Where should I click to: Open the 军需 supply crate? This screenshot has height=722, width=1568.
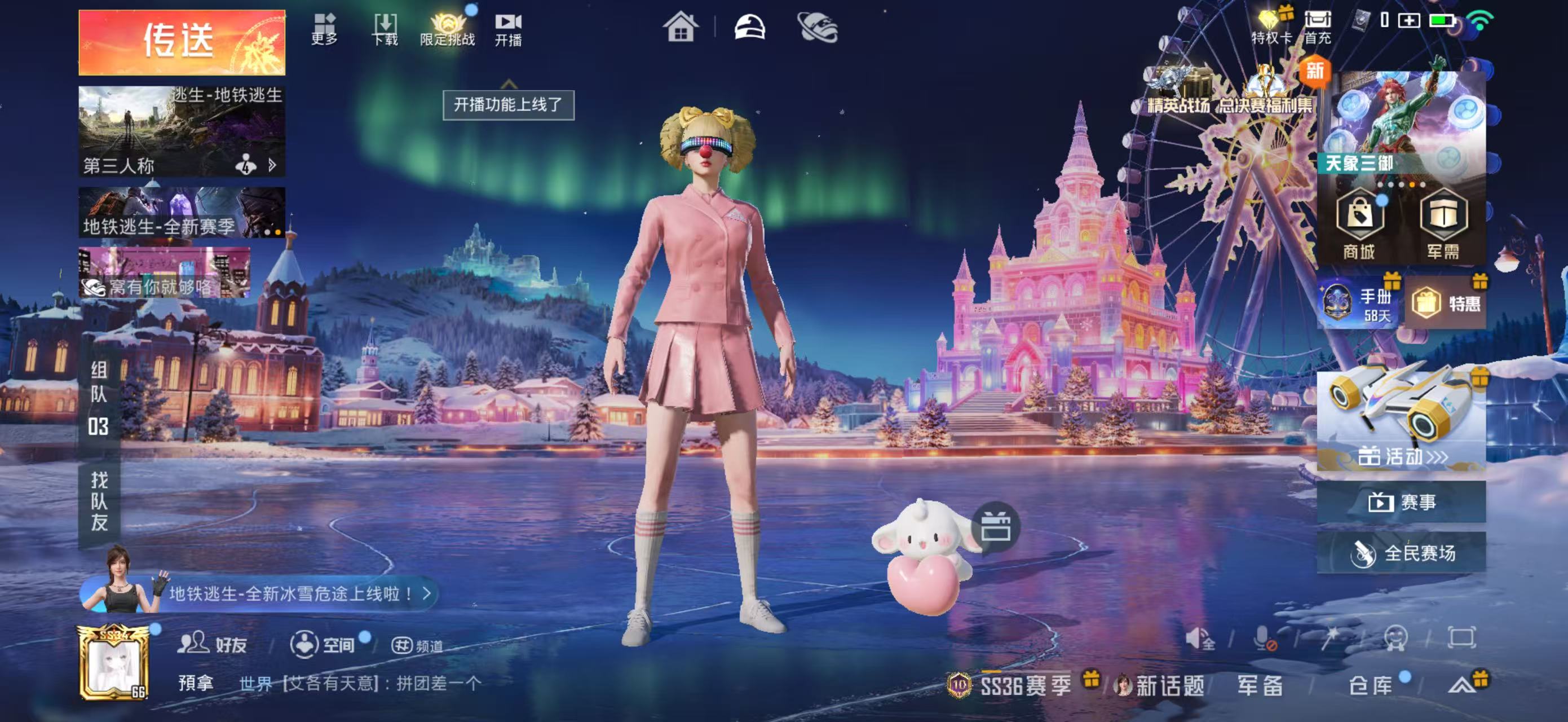[x=1443, y=223]
